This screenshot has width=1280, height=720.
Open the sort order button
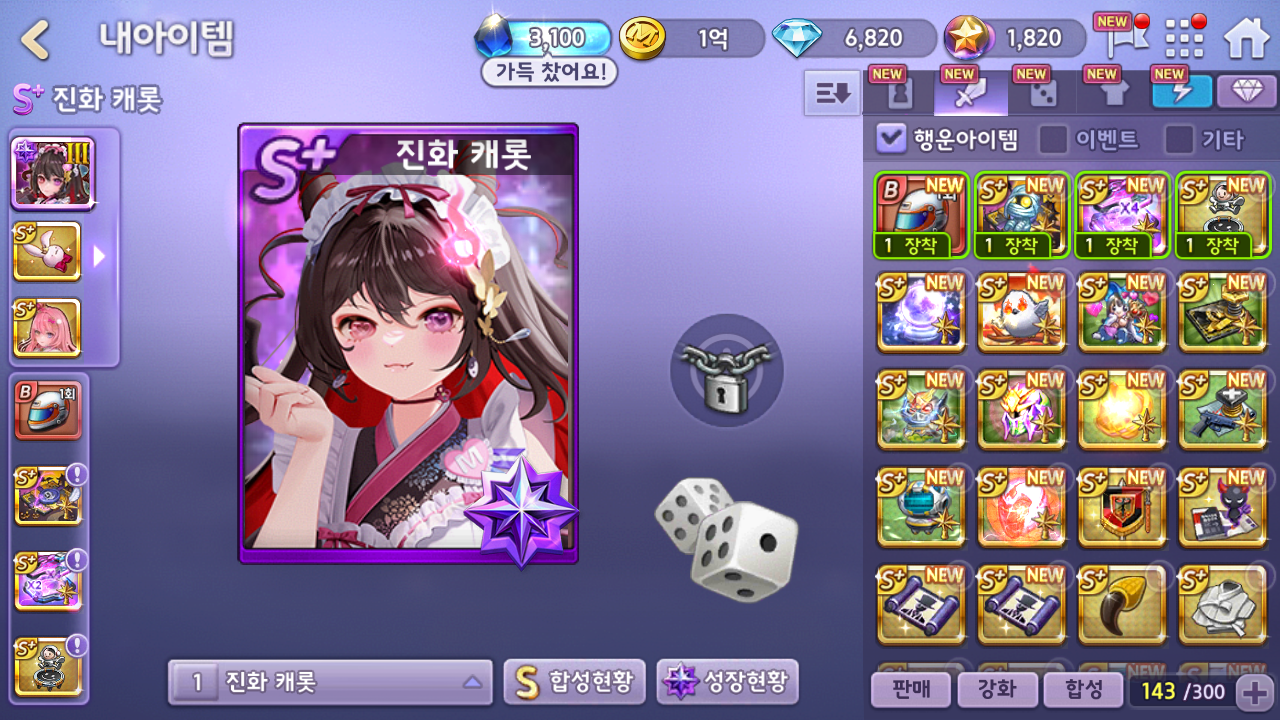(832, 94)
